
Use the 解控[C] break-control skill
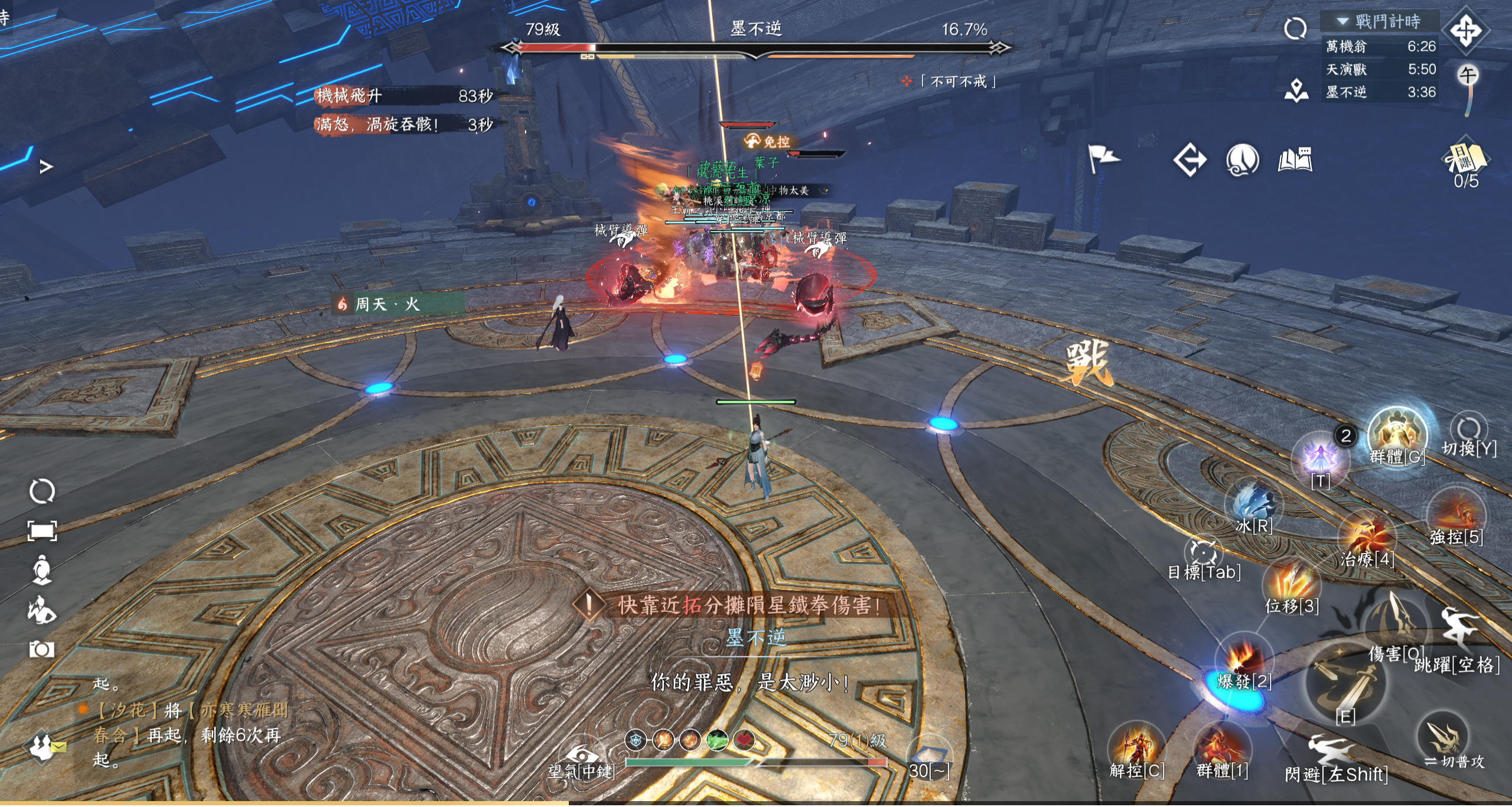click(1136, 747)
